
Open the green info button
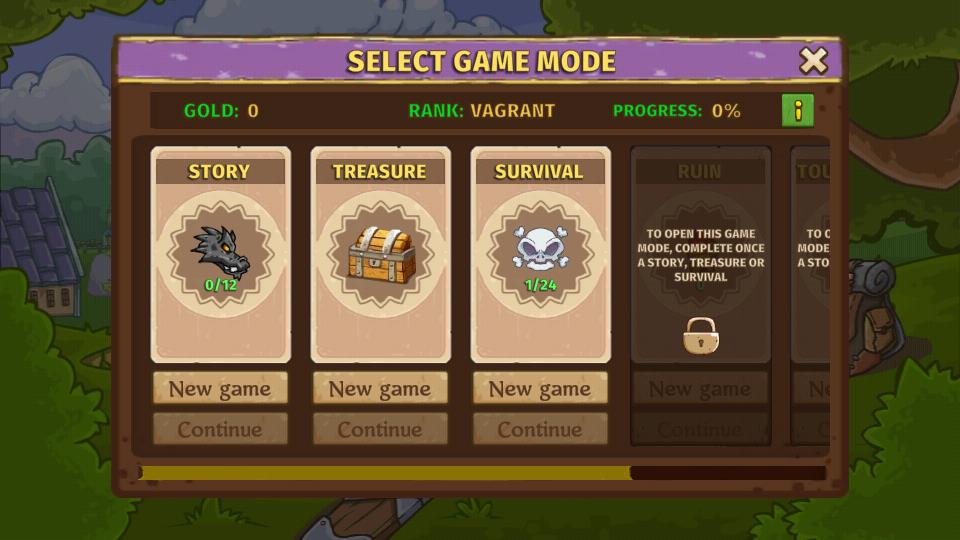coord(797,111)
